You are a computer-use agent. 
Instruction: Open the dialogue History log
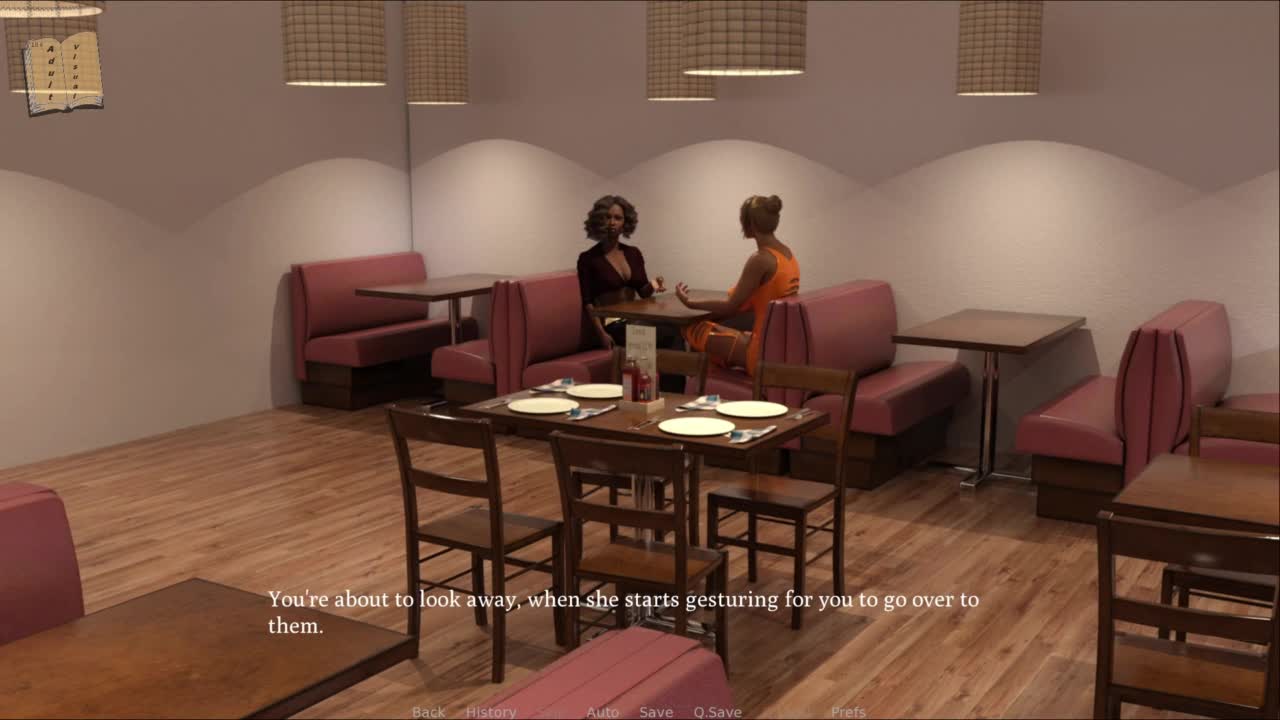[x=490, y=712]
